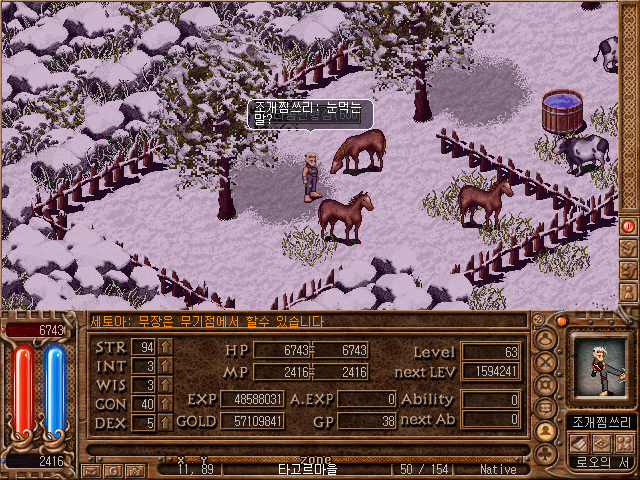
Task: Toggle the red round side button
Action: 629,227
